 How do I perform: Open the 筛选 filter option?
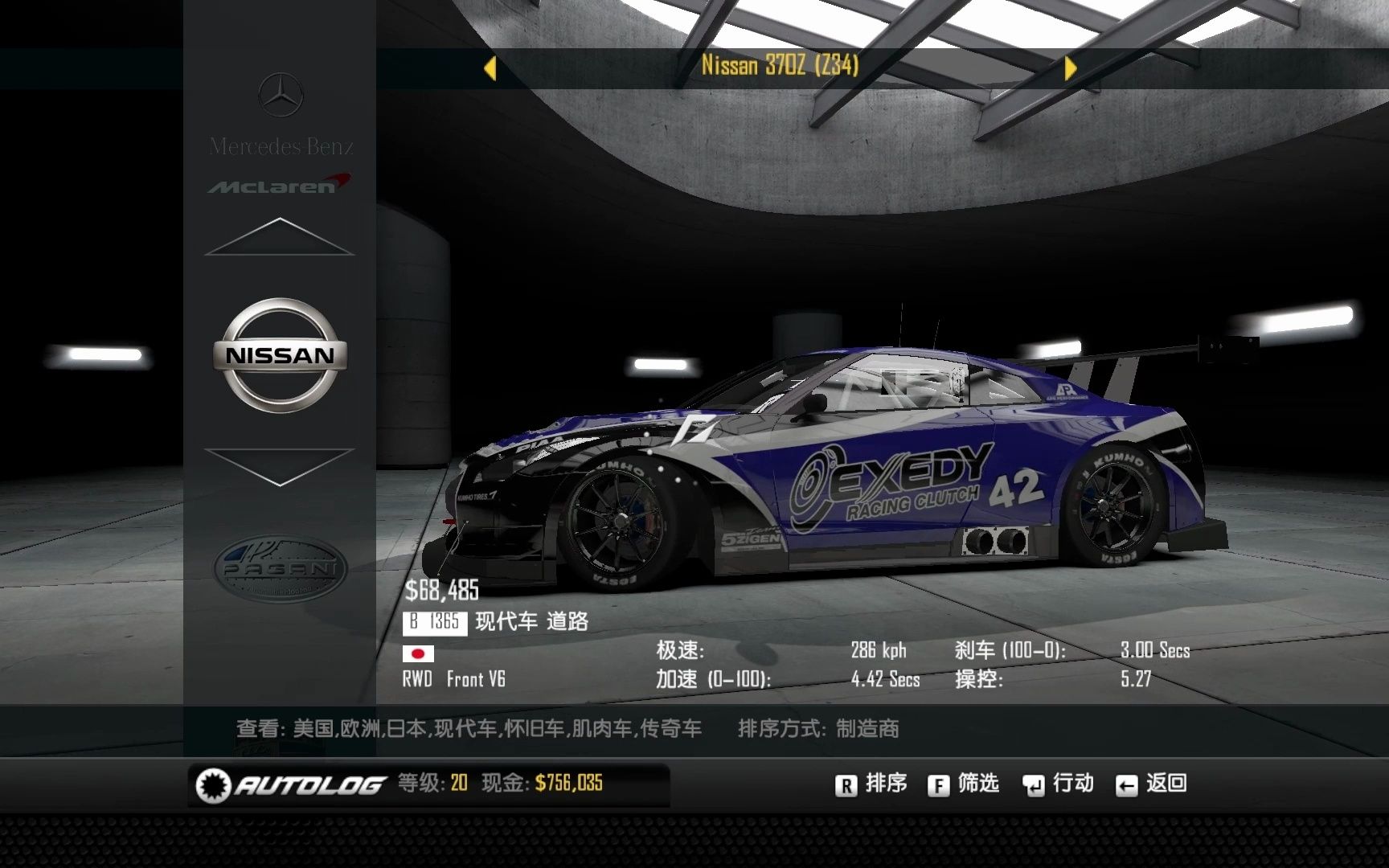click(x=963, y=784)
